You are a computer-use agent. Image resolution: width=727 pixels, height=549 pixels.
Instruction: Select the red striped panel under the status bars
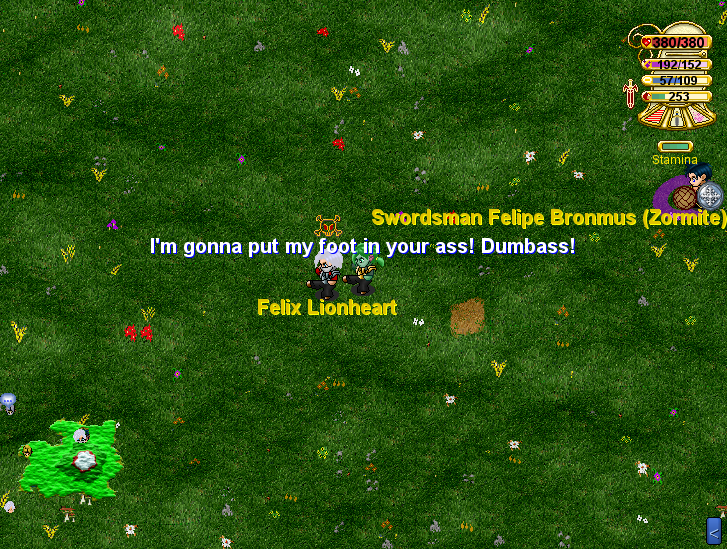coord(654,116)
